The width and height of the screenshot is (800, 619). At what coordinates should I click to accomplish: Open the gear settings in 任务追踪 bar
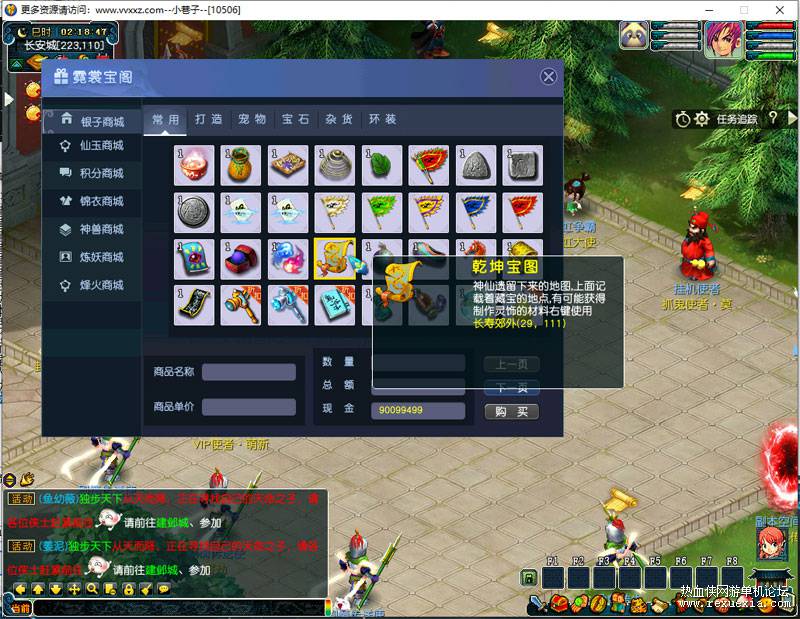pyautogui.click(x=702, y=119)
